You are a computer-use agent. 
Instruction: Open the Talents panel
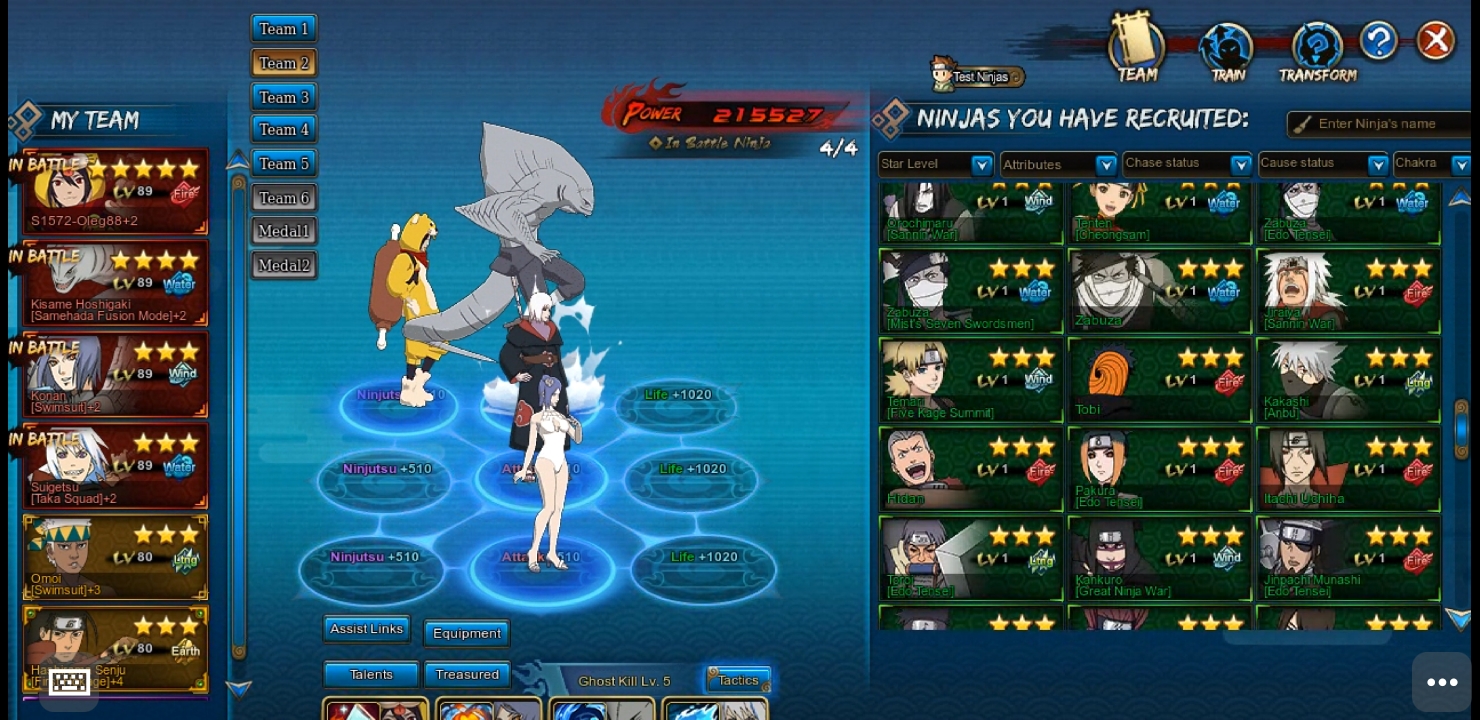371,675
